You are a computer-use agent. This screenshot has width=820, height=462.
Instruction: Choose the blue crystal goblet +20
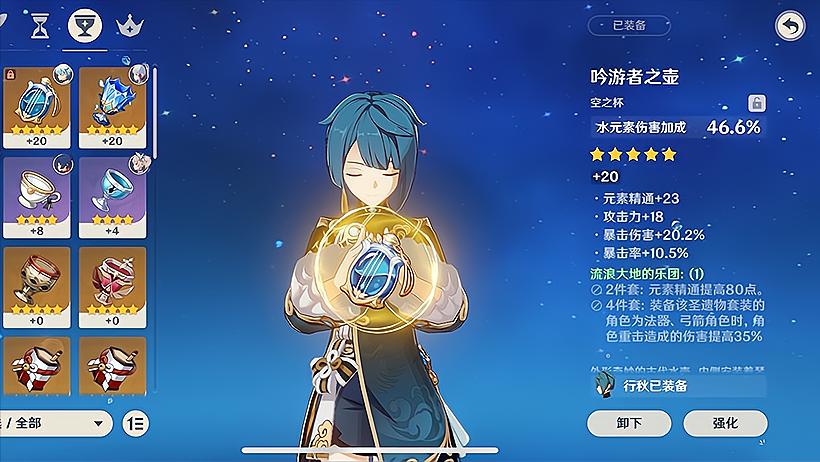[x=113, y=105]
